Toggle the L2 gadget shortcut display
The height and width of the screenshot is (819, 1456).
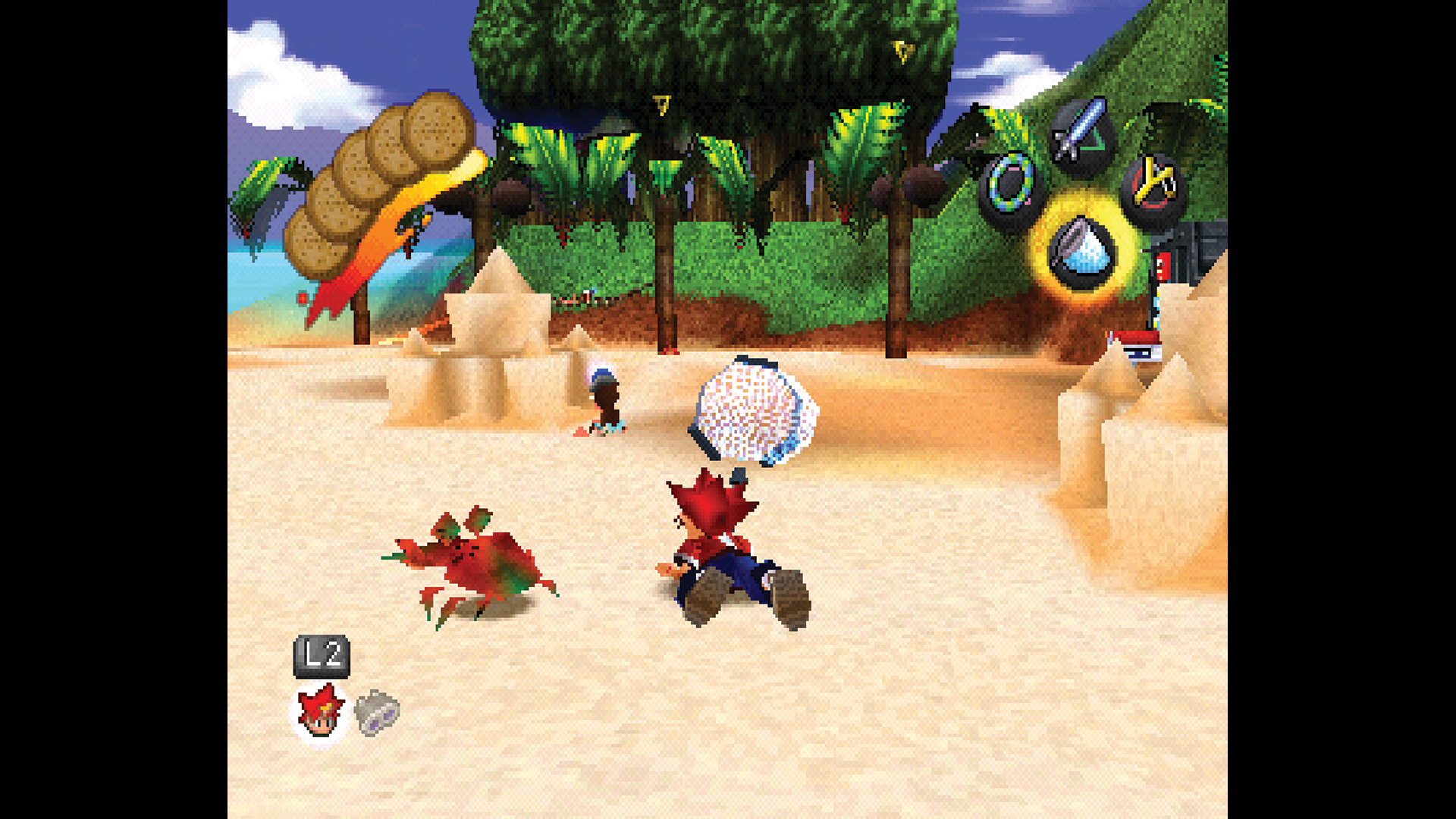[322, 657]
